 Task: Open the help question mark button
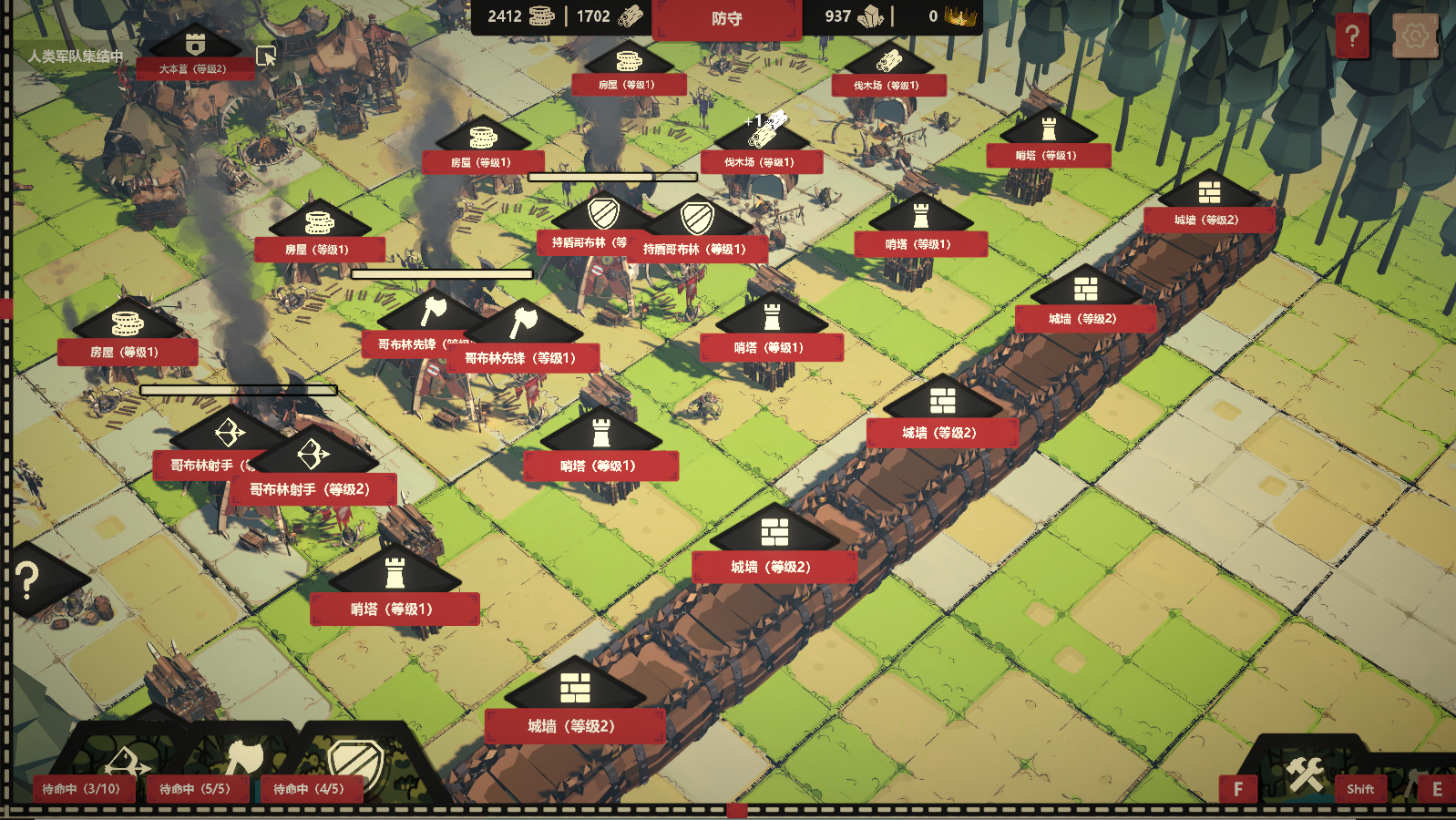1352,36
